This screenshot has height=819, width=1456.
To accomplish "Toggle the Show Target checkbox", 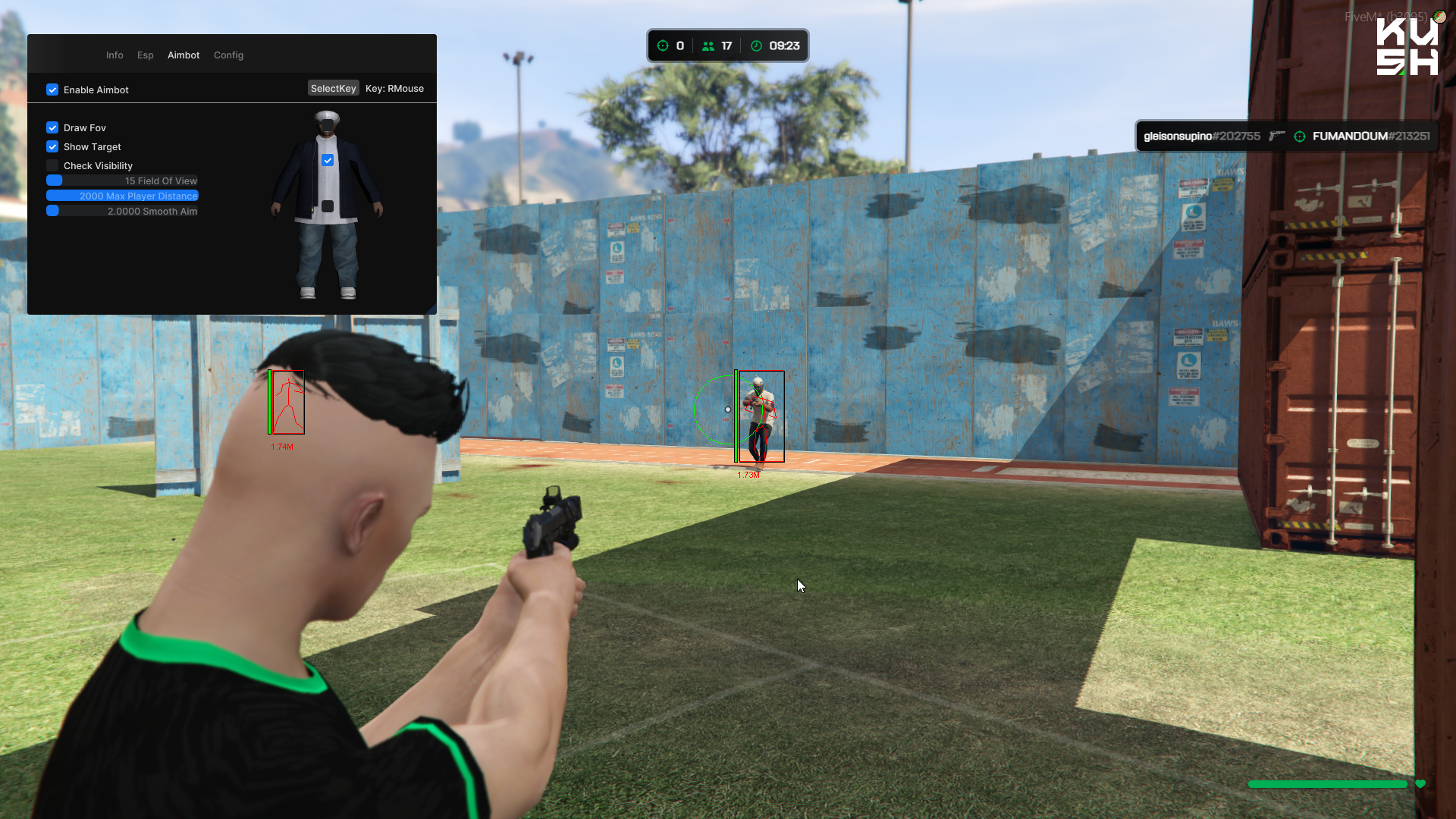I will (x=52, y=146).
